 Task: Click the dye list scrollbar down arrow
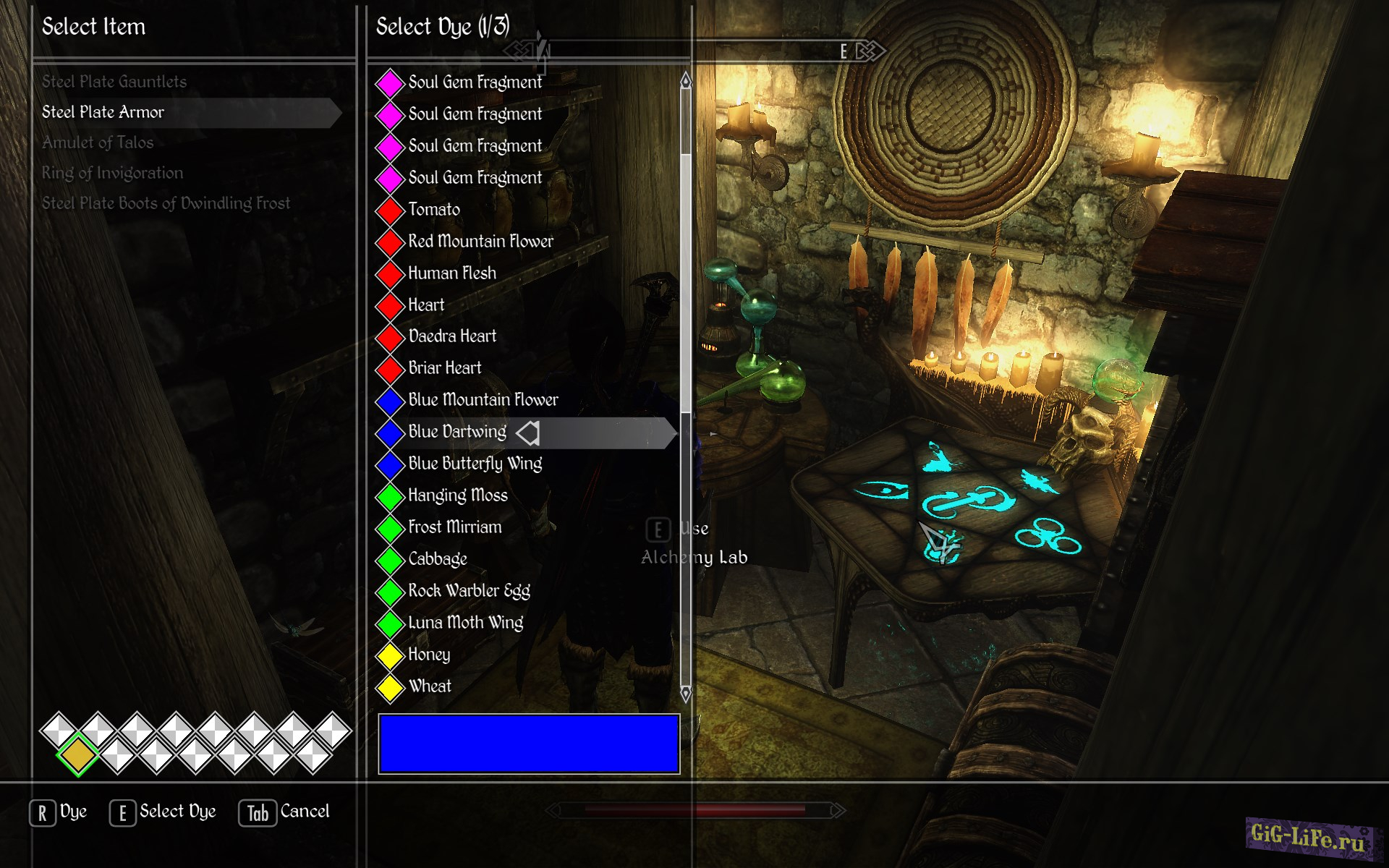pos(686,694)
